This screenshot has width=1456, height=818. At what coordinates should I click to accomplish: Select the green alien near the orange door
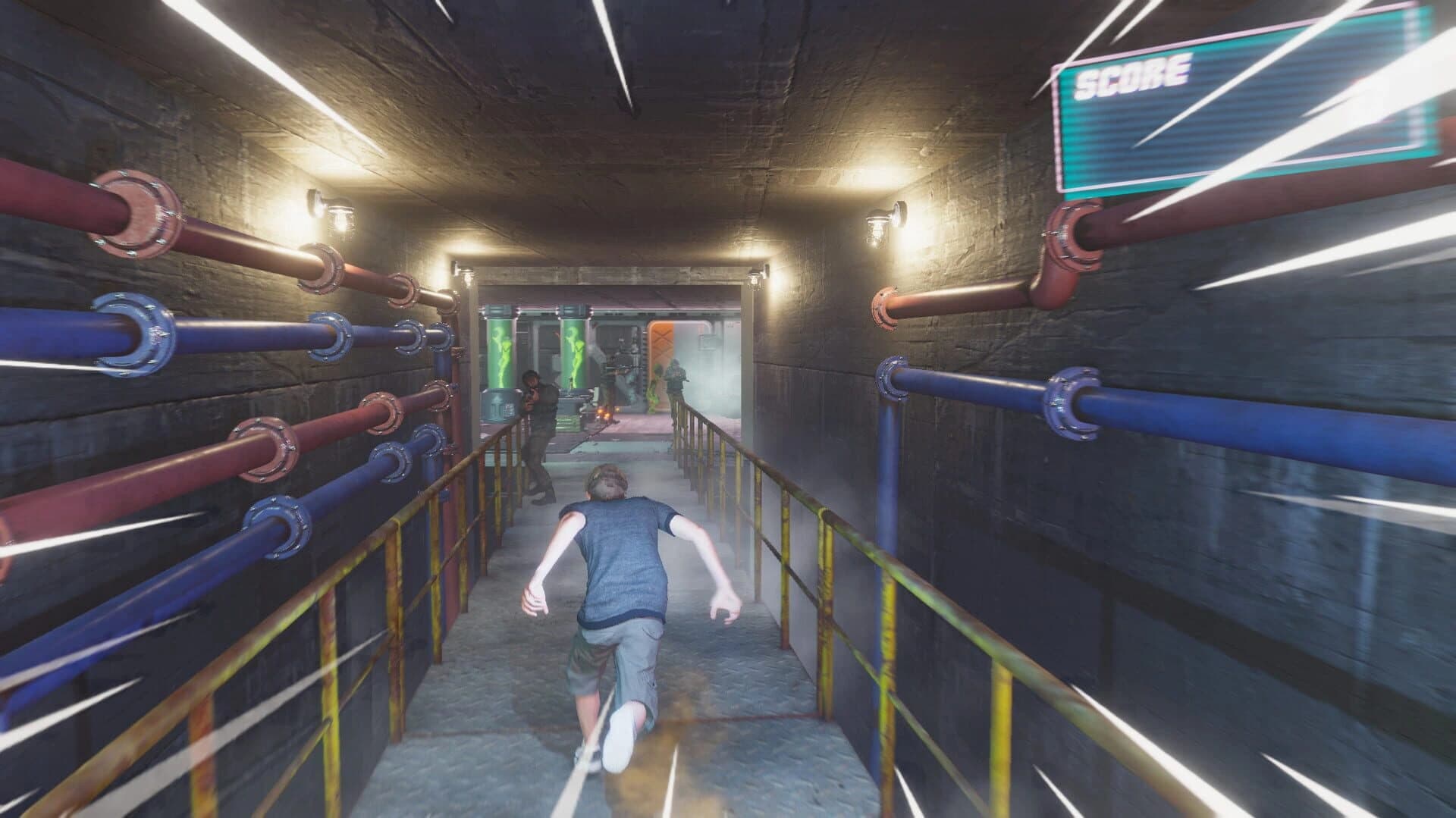653,385
